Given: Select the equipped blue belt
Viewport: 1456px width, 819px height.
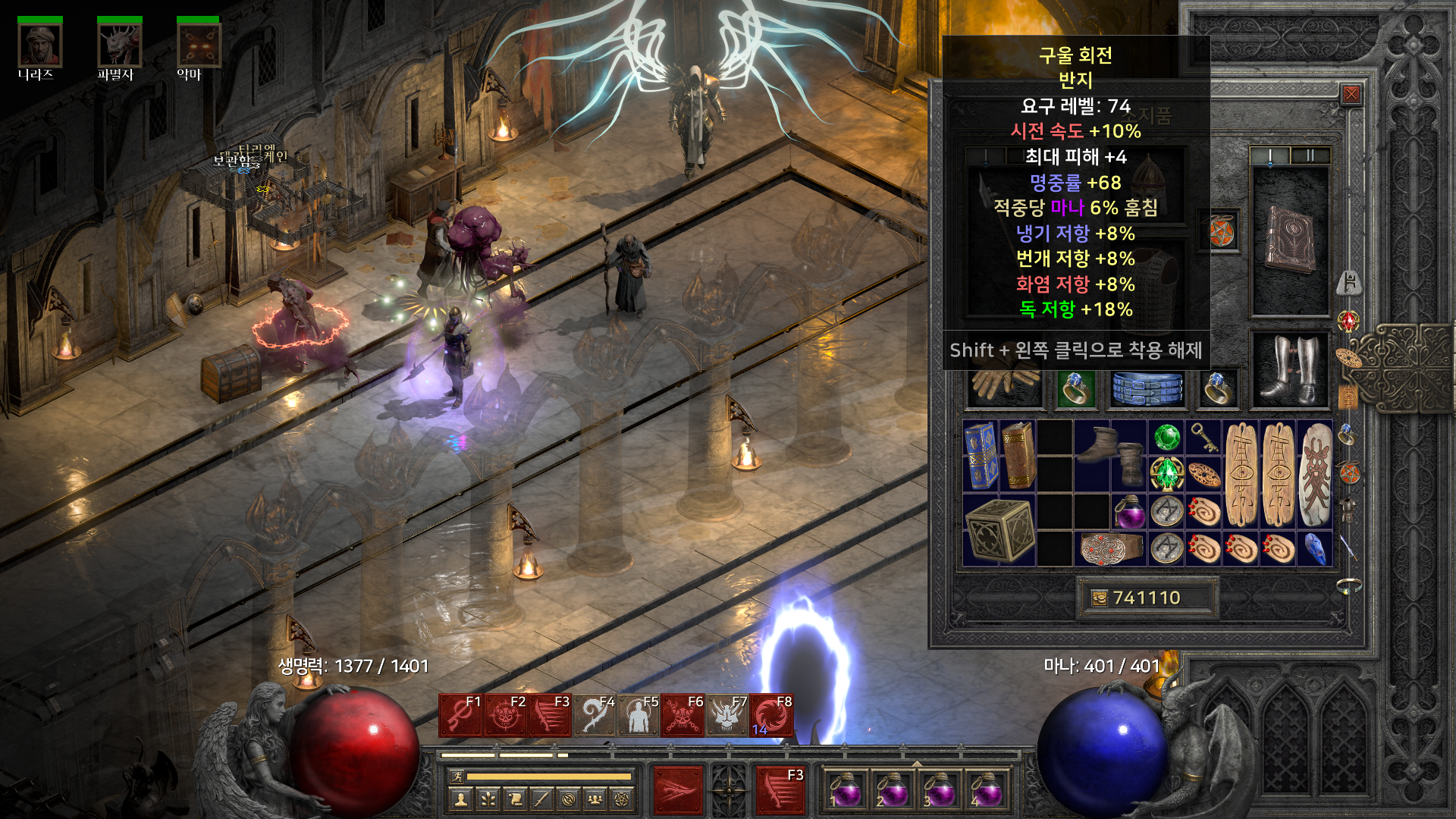Looking at the screenshot, I should pos(1147,388).
